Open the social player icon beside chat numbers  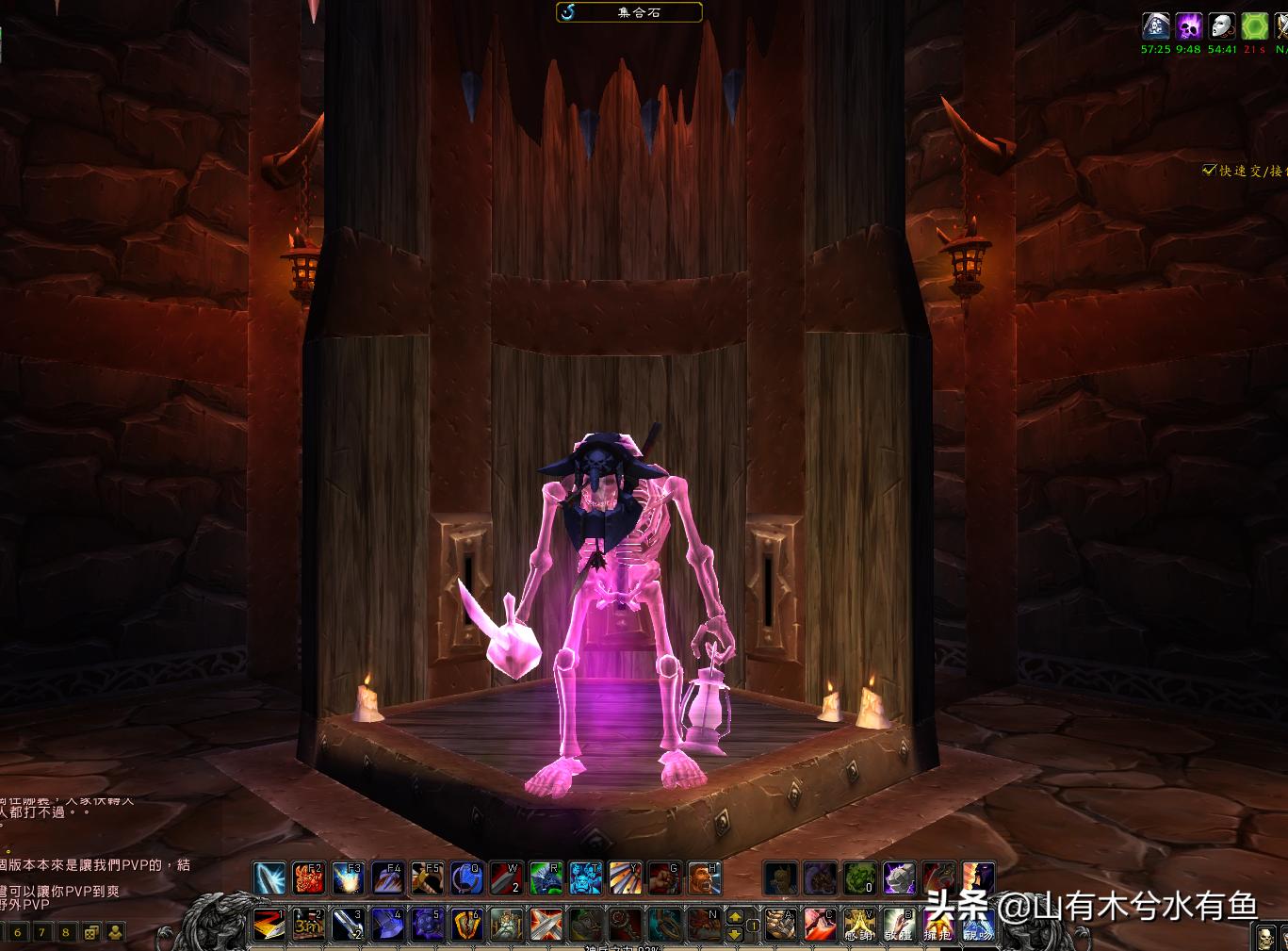(x=116, y=931)
